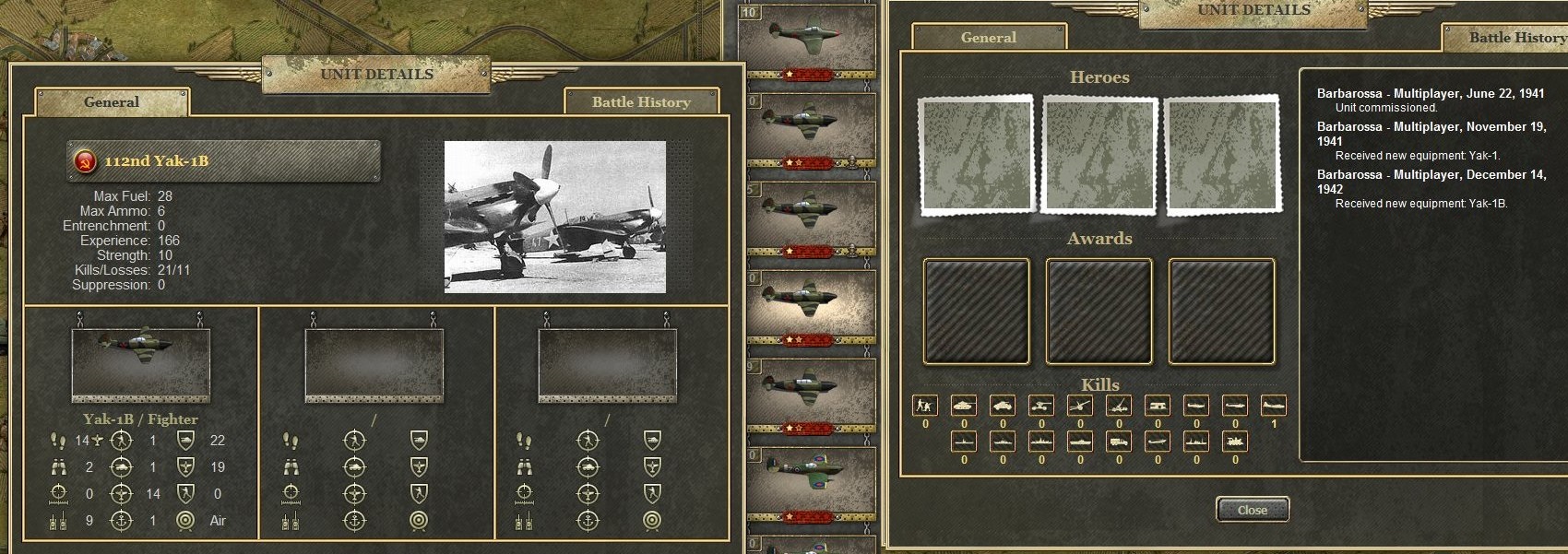Screen dimensions: 1568x554
Task: Select the Yak-1B / Fighter equipment thumbnail
Action: [141, 363]
